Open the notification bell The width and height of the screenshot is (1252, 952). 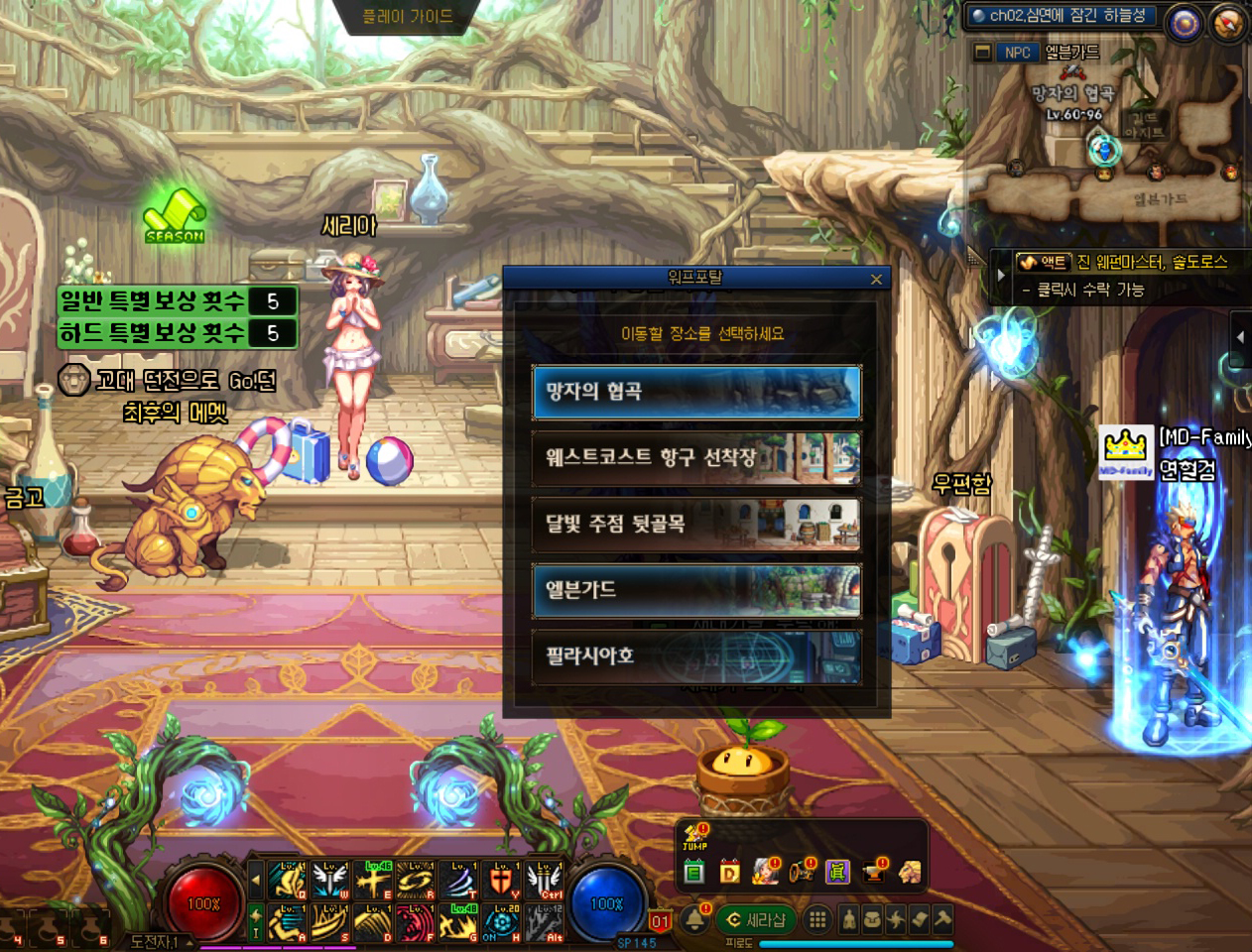695,920
